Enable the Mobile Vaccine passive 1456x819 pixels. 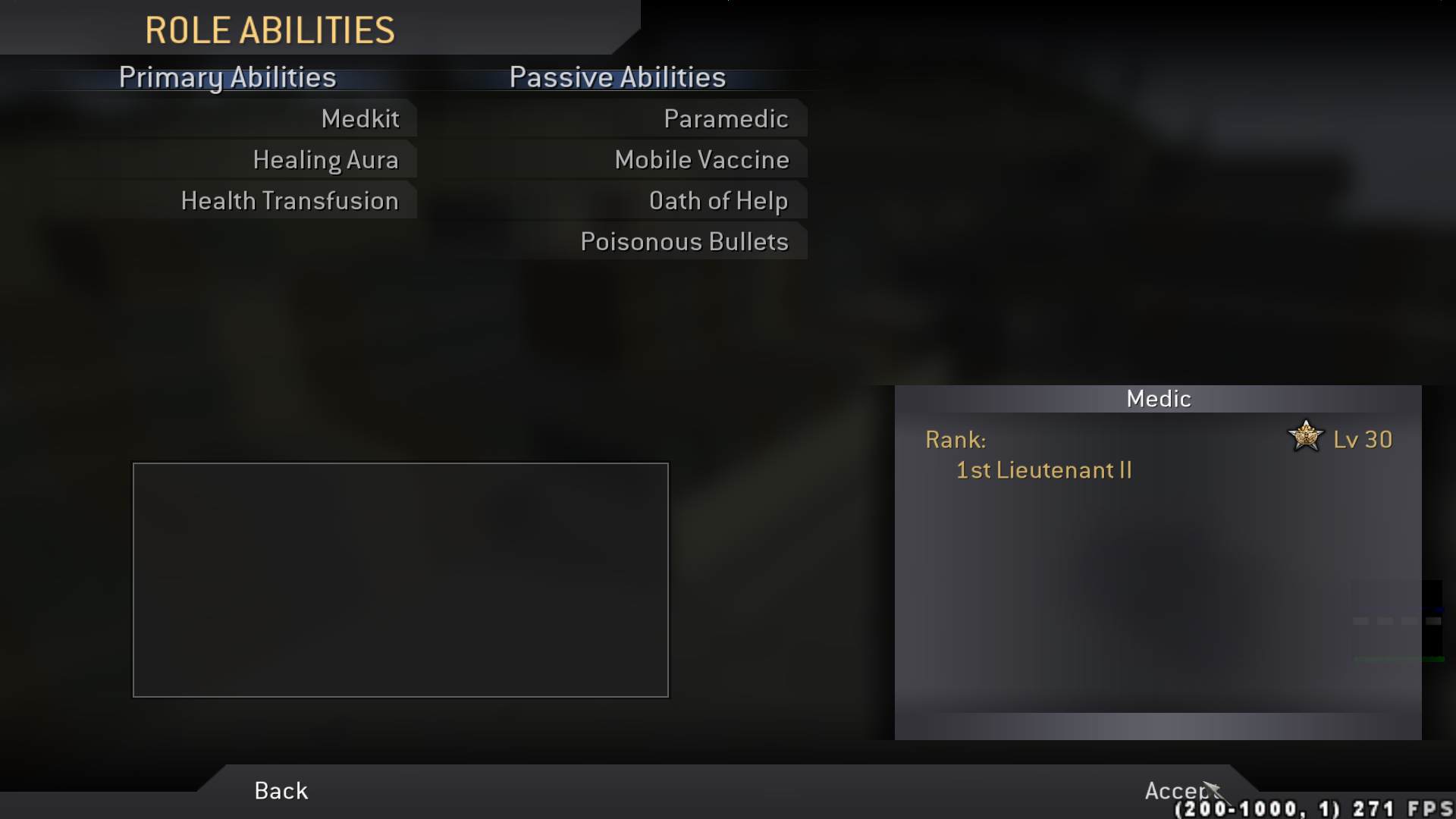pos(701,159)
